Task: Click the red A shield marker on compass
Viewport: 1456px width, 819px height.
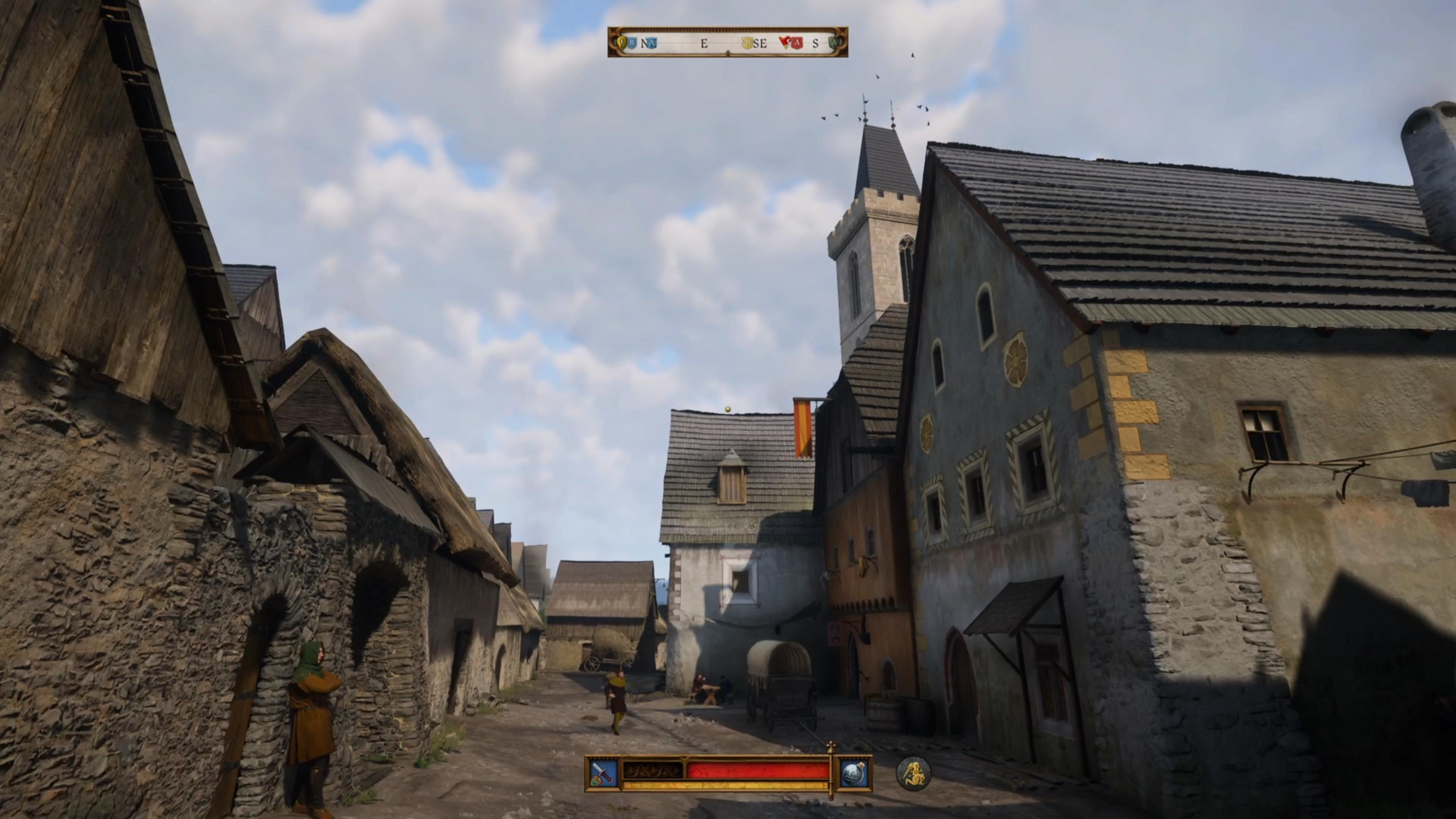Action: click(795, 43)
